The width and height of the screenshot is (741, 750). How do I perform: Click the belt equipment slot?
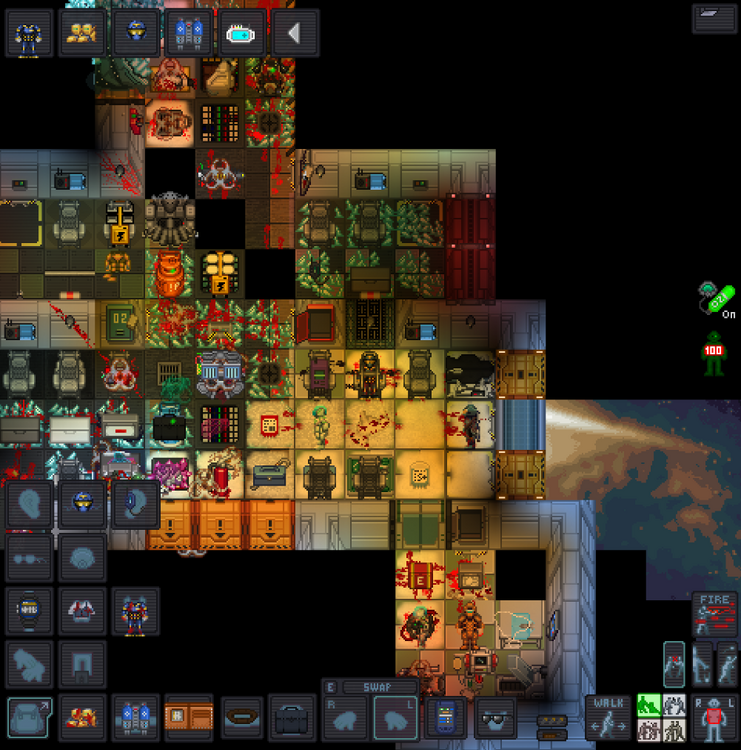(x=241, y=717)
